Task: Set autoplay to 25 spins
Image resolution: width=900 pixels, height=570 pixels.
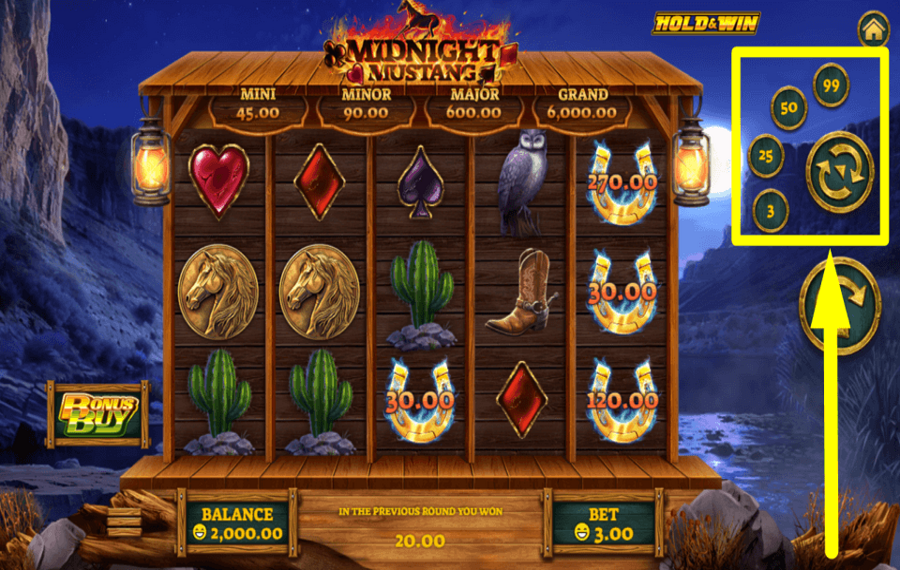Action: [x=767, y=155]
